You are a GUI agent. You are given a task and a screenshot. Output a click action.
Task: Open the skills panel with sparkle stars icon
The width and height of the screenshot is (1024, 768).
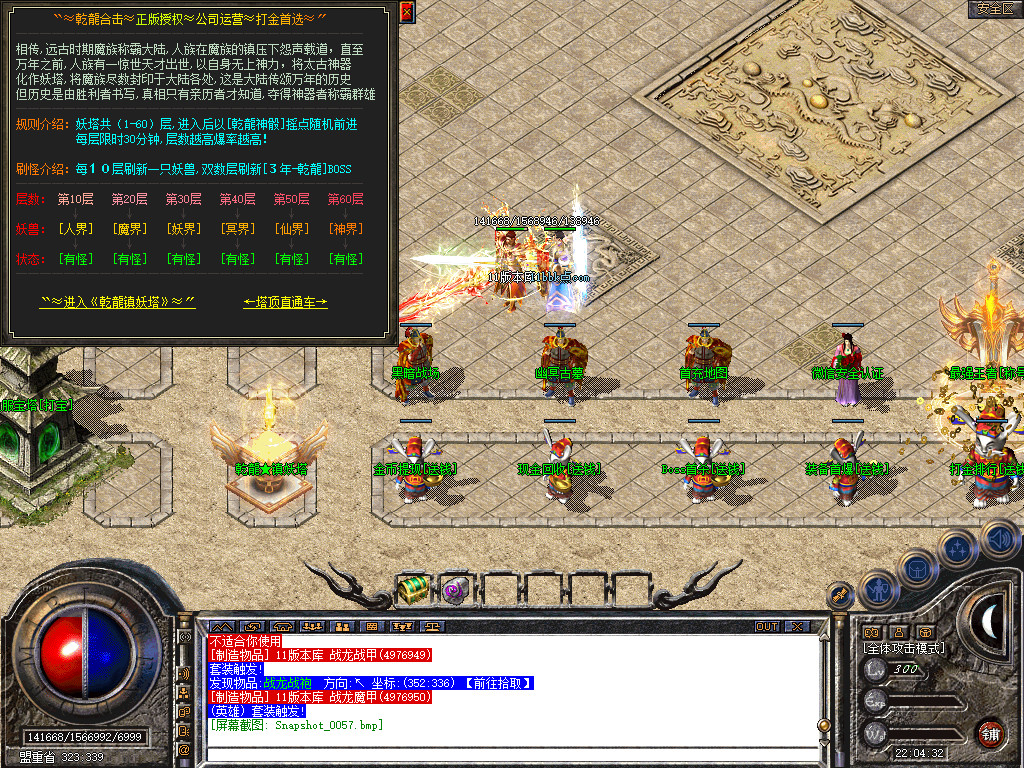[958, 548]
